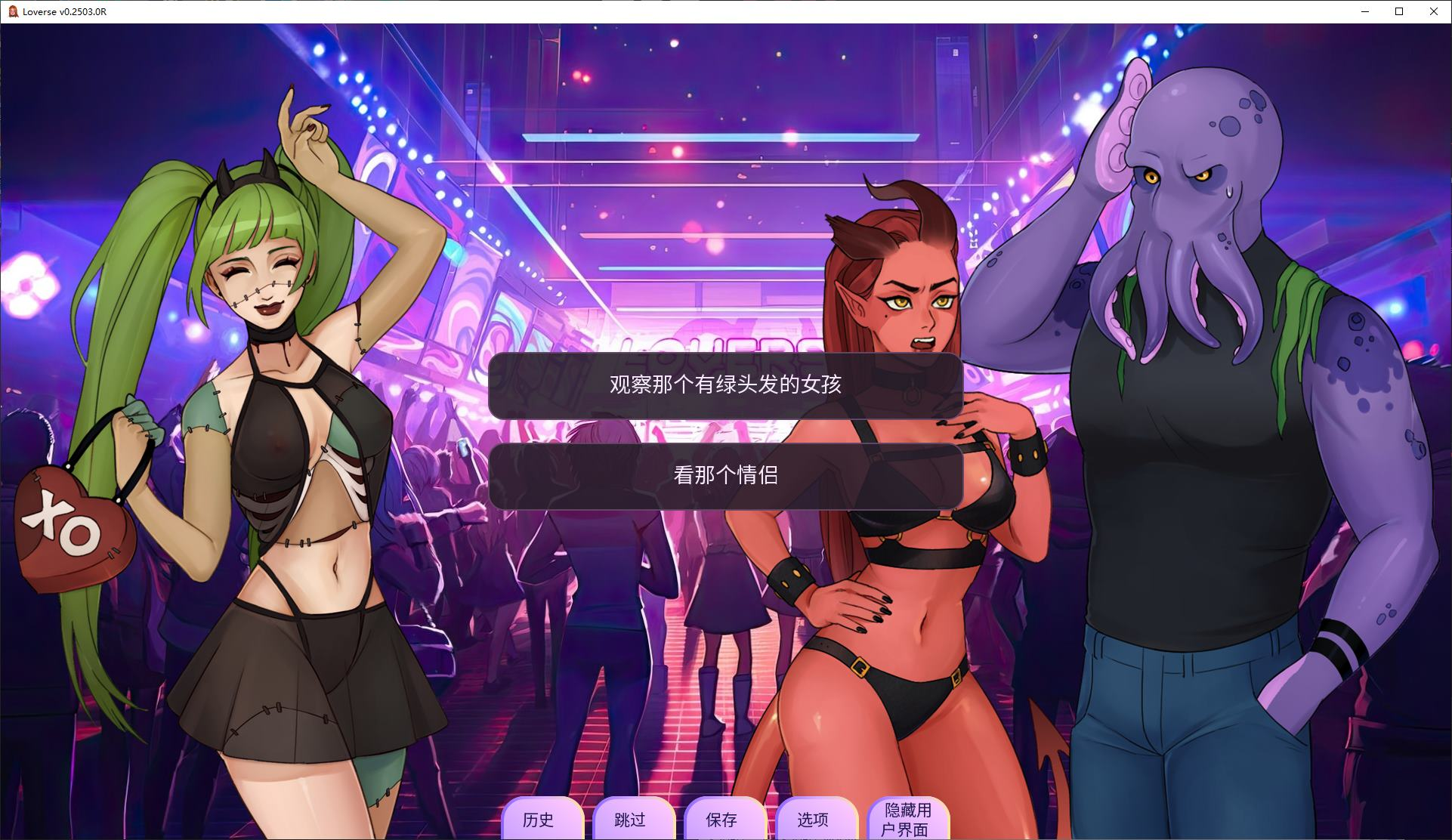
Task: Close the Loverse game window
Action: (1433, 11)
